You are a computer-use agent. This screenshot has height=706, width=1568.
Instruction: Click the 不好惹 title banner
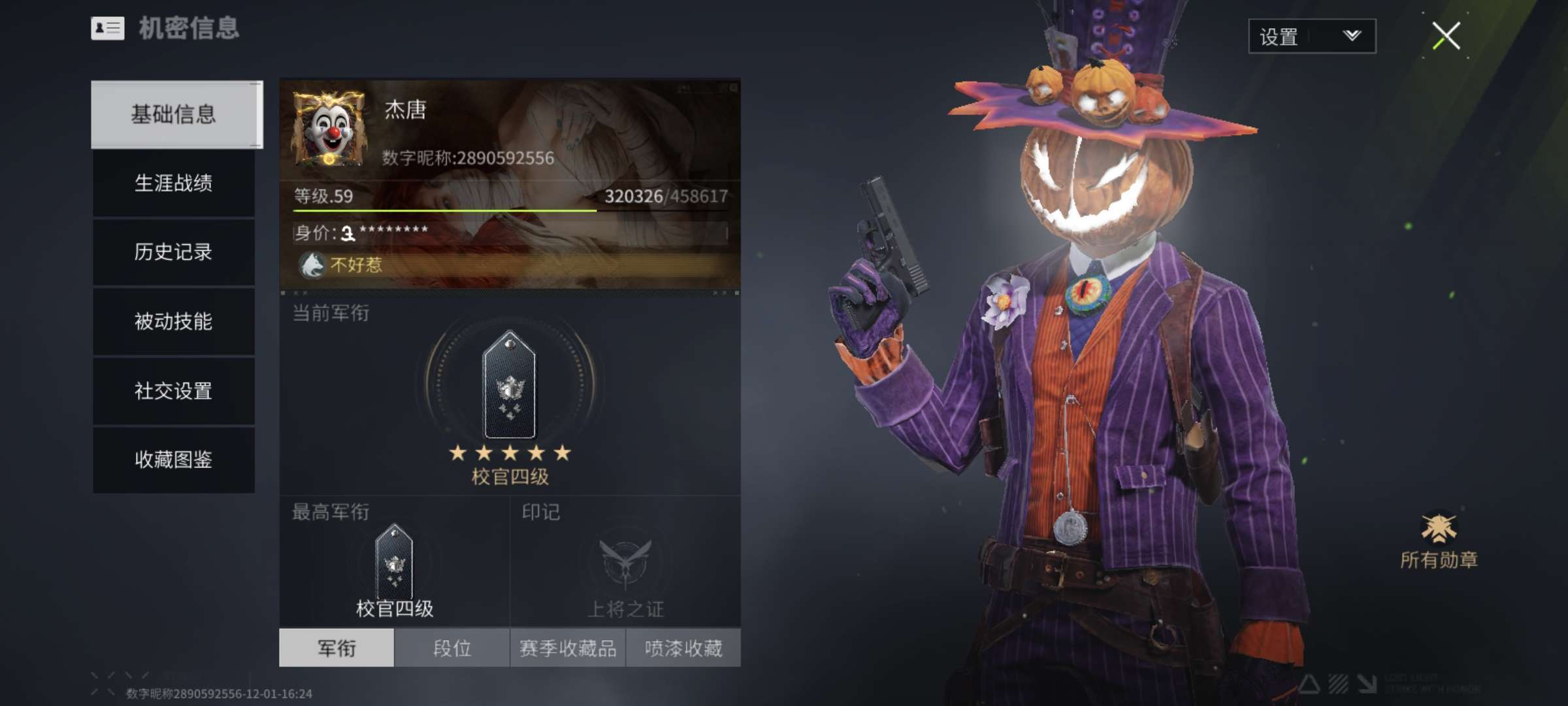pyautogui.click(x=510, y=265)
